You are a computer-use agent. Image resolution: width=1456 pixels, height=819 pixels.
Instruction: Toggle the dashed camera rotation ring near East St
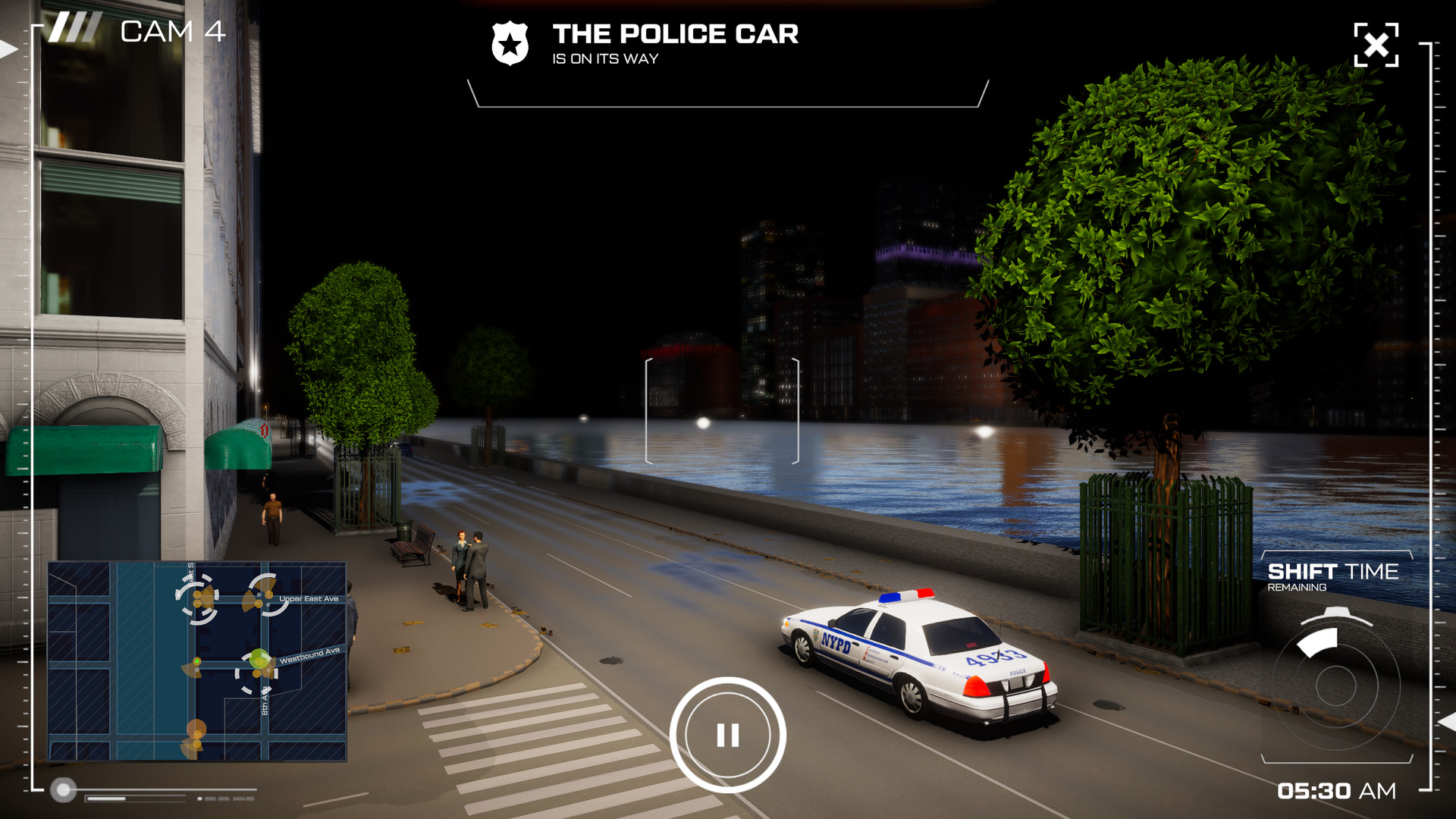coord(199,598)
